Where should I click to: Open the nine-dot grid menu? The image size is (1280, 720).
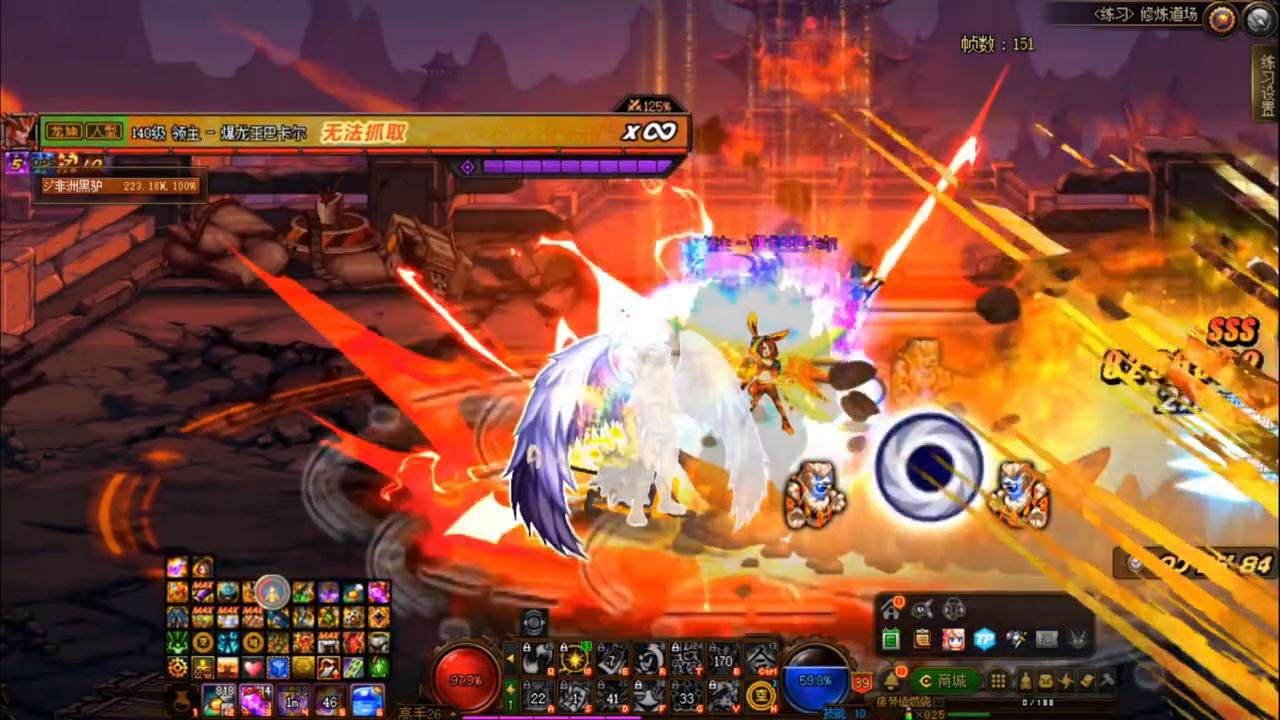point(998,681)
